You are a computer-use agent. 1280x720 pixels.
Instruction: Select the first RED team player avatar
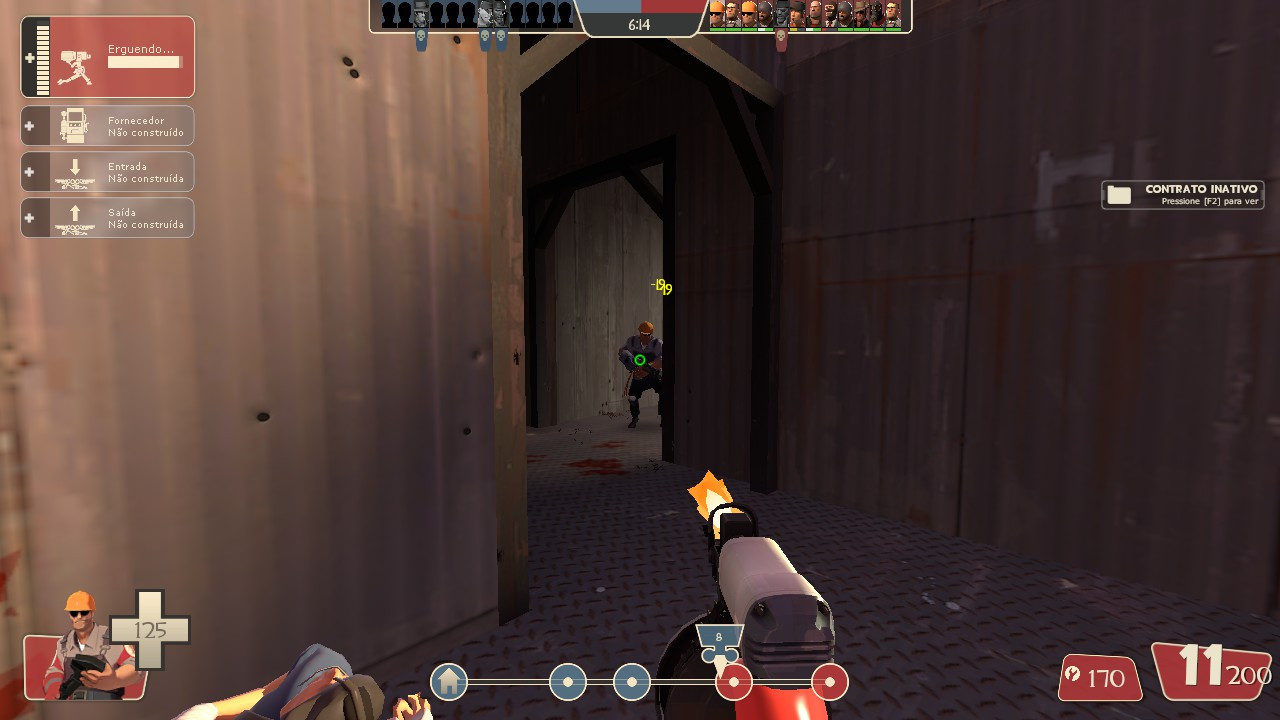(x=716, y=16)
